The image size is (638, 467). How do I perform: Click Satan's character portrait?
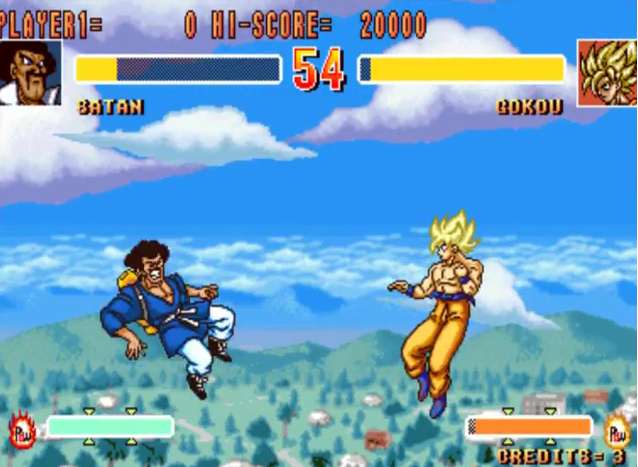tap(30, 72)
